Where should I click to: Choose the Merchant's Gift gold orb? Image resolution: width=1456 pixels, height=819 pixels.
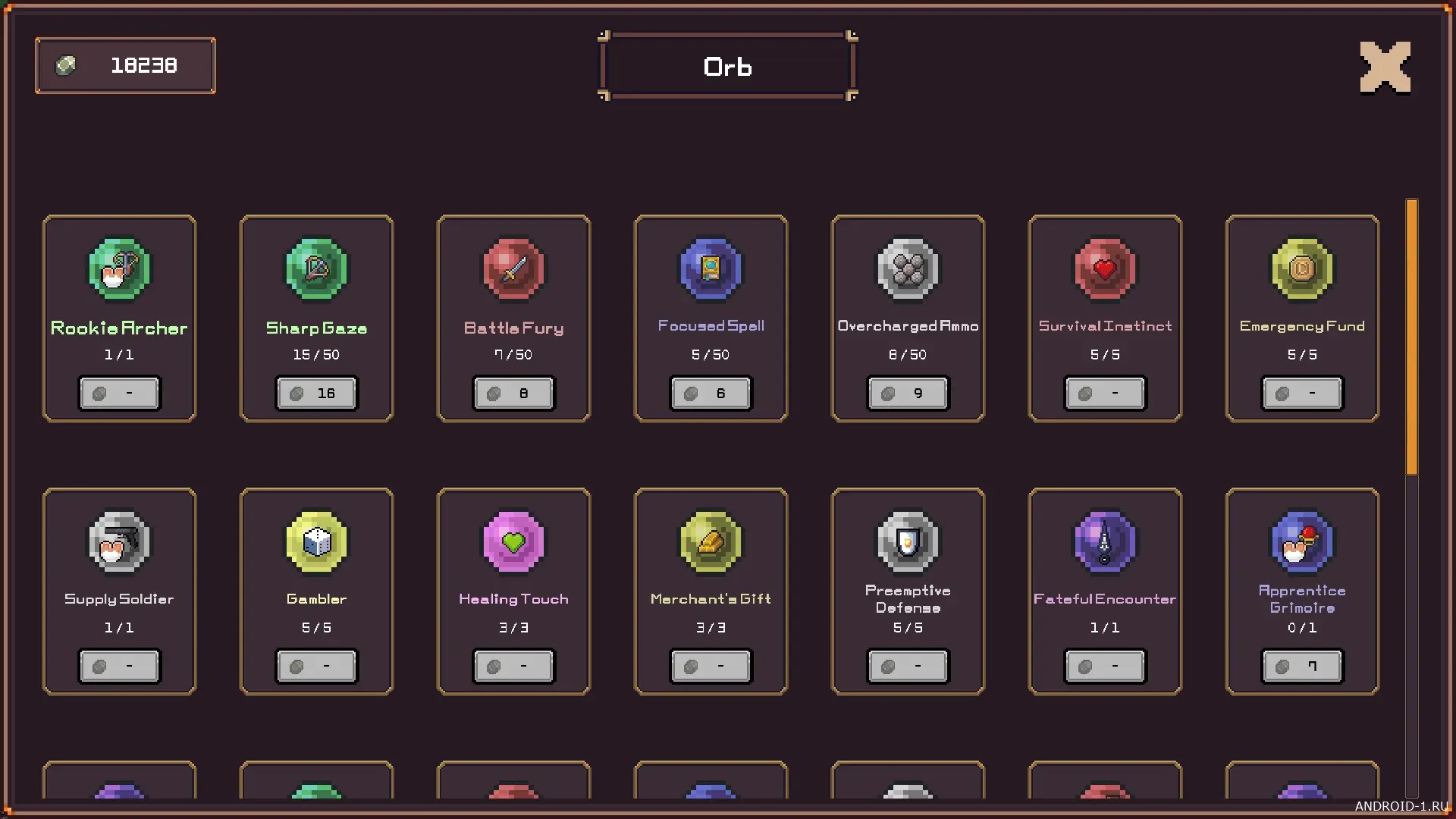click(x=711, y=542)
